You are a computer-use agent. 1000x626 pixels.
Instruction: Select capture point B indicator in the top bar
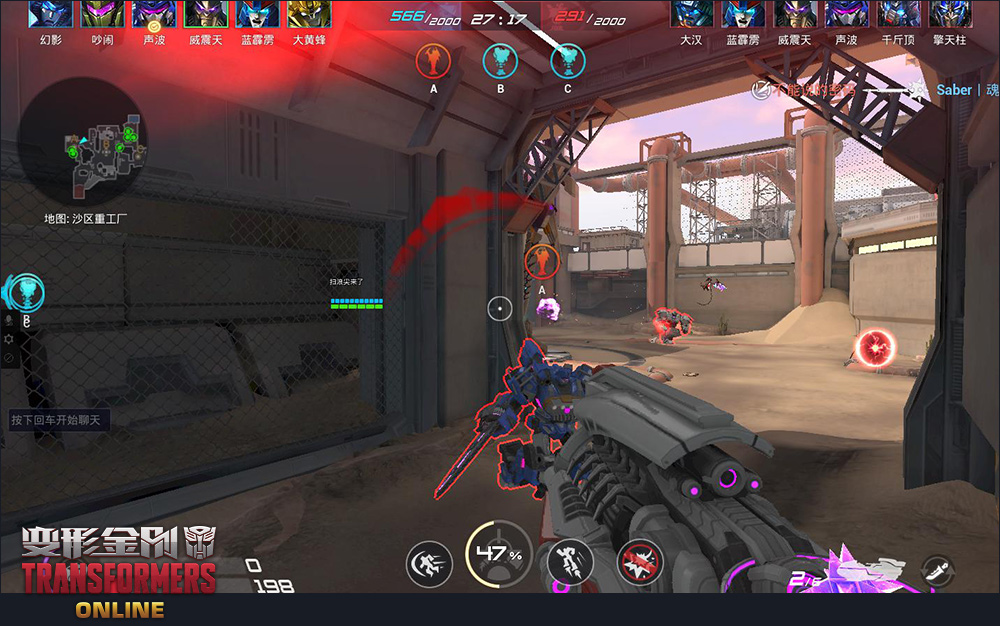500,62
